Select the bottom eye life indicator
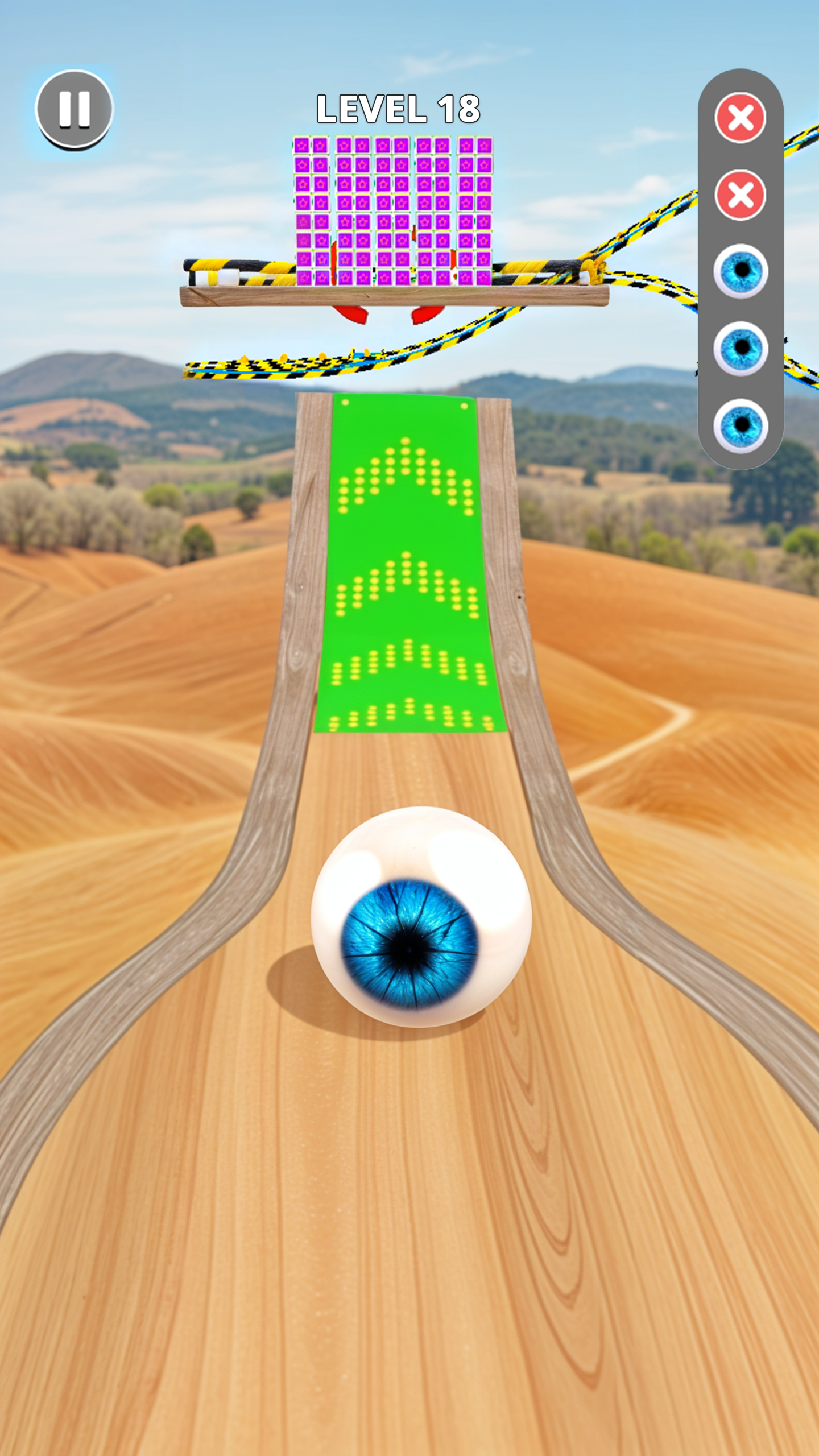Viewport: 819px width, 1456px height. (741, 424)
